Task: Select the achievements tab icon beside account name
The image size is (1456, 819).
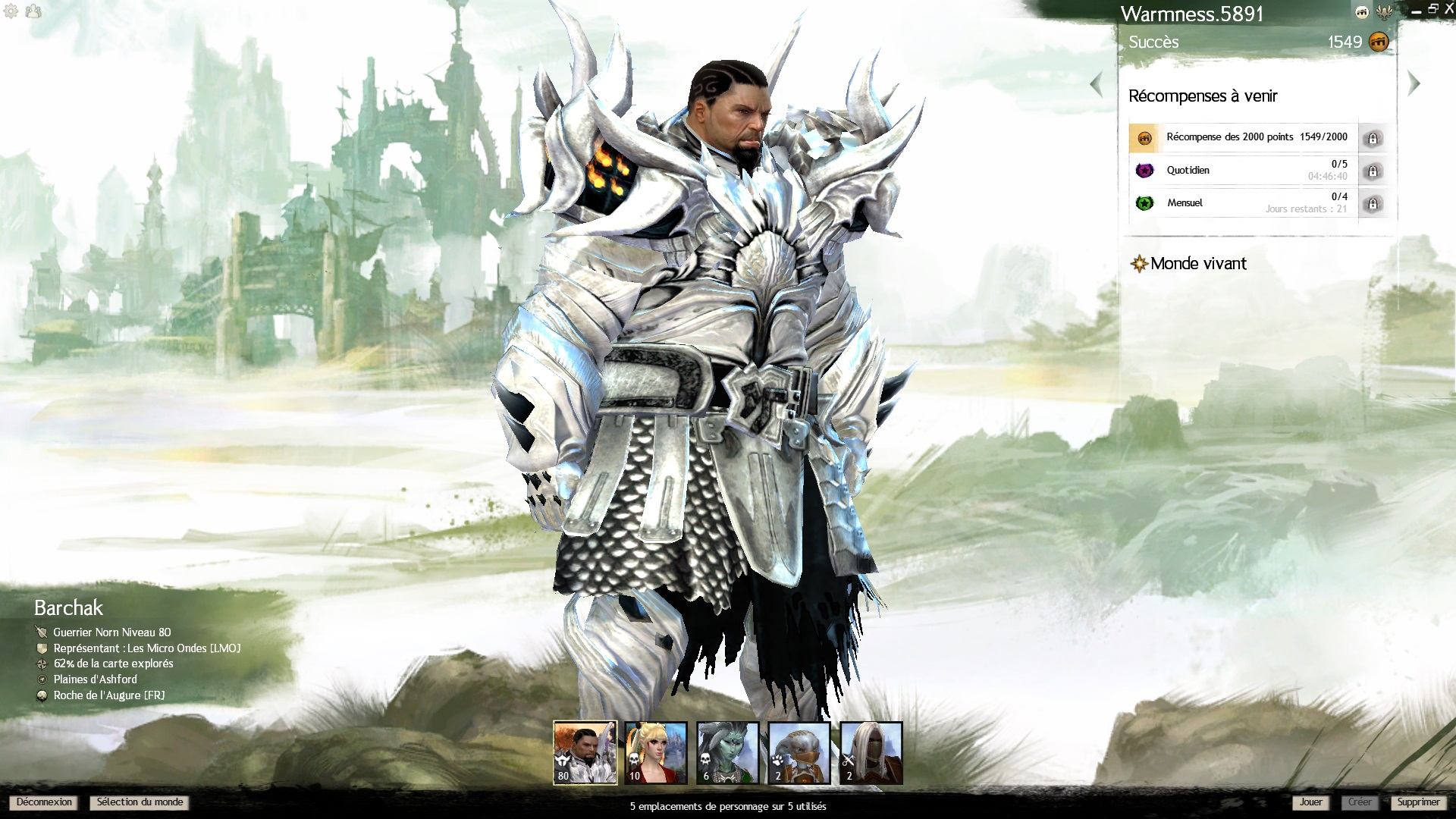Action: [1362, 12]
